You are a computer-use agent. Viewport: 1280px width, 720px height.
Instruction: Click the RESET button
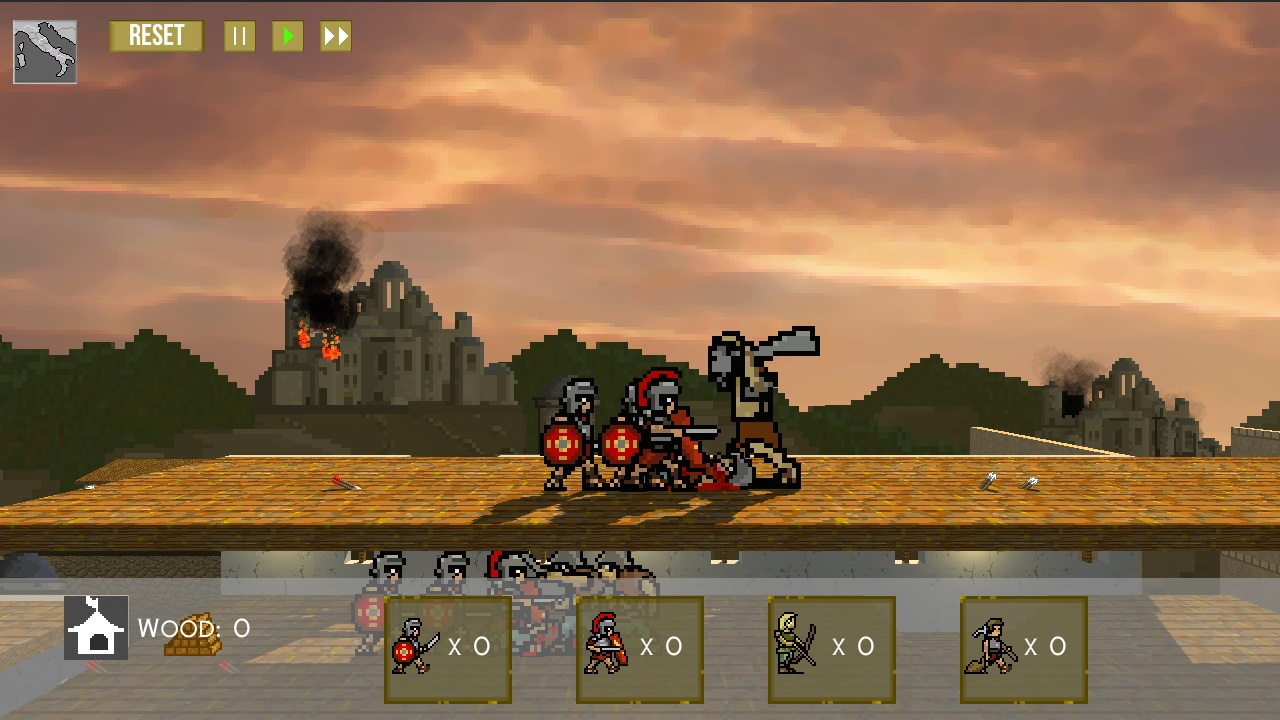tap(156, 37)
